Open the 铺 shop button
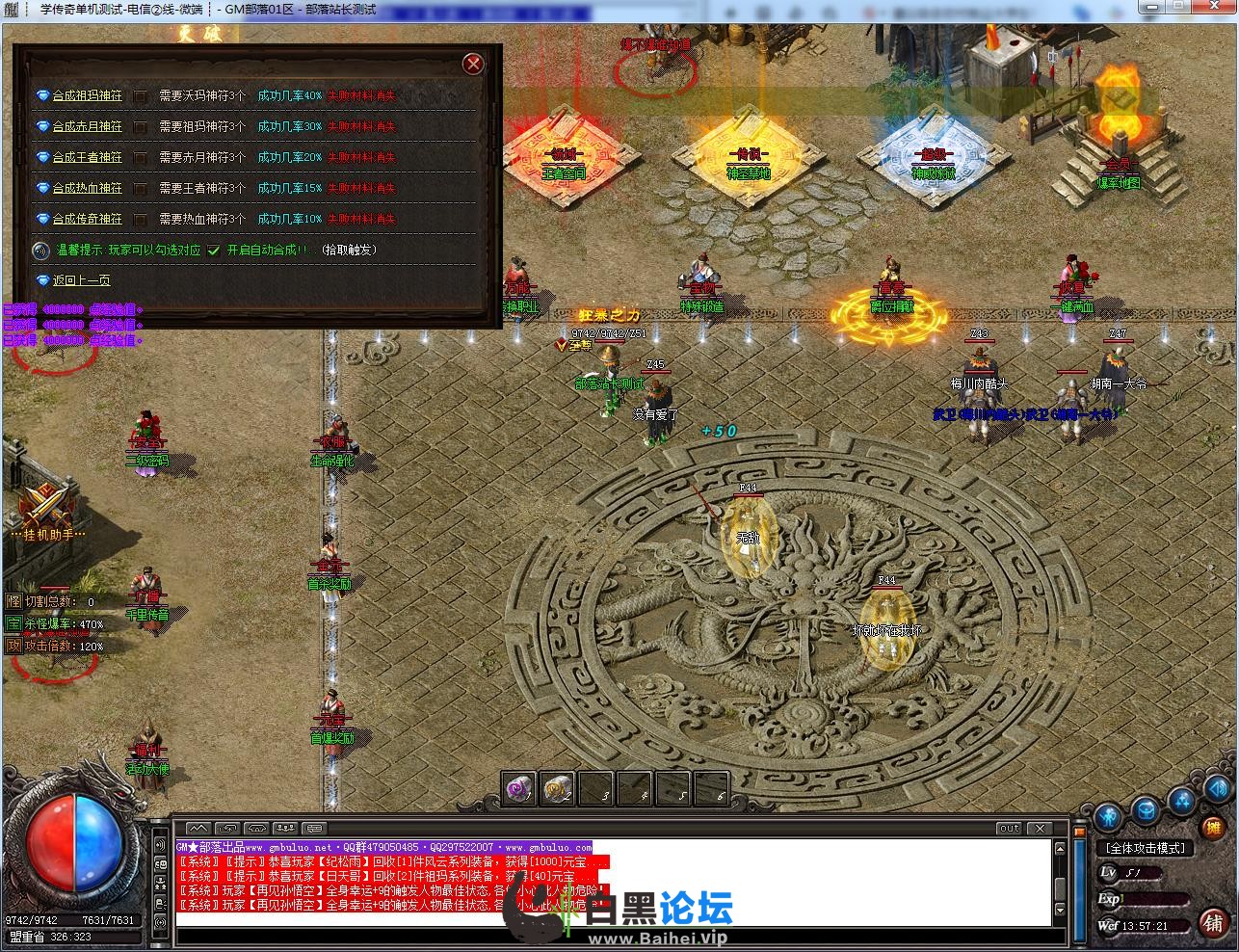 [1213, 922]
